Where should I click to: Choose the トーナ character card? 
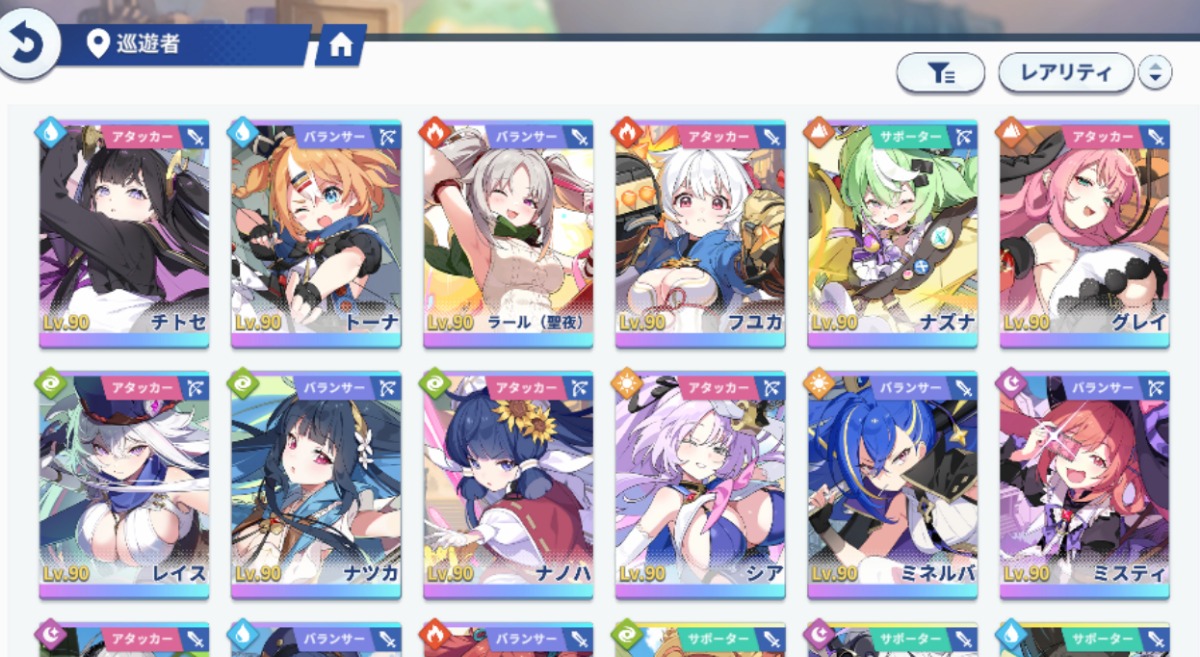316,235
